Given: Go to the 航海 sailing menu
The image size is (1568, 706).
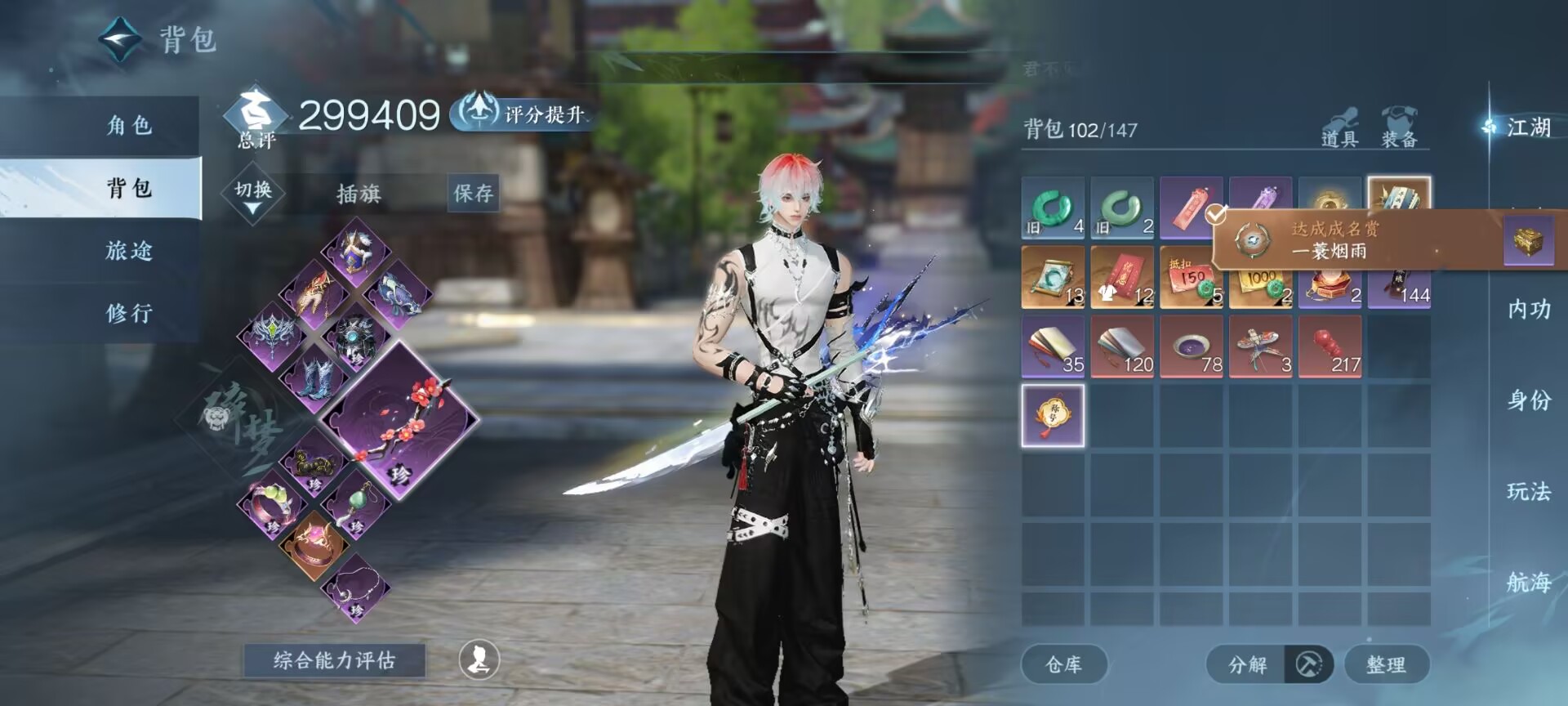Looking at the screenshot, I should pyautogui.click(x=1528, y=582).
